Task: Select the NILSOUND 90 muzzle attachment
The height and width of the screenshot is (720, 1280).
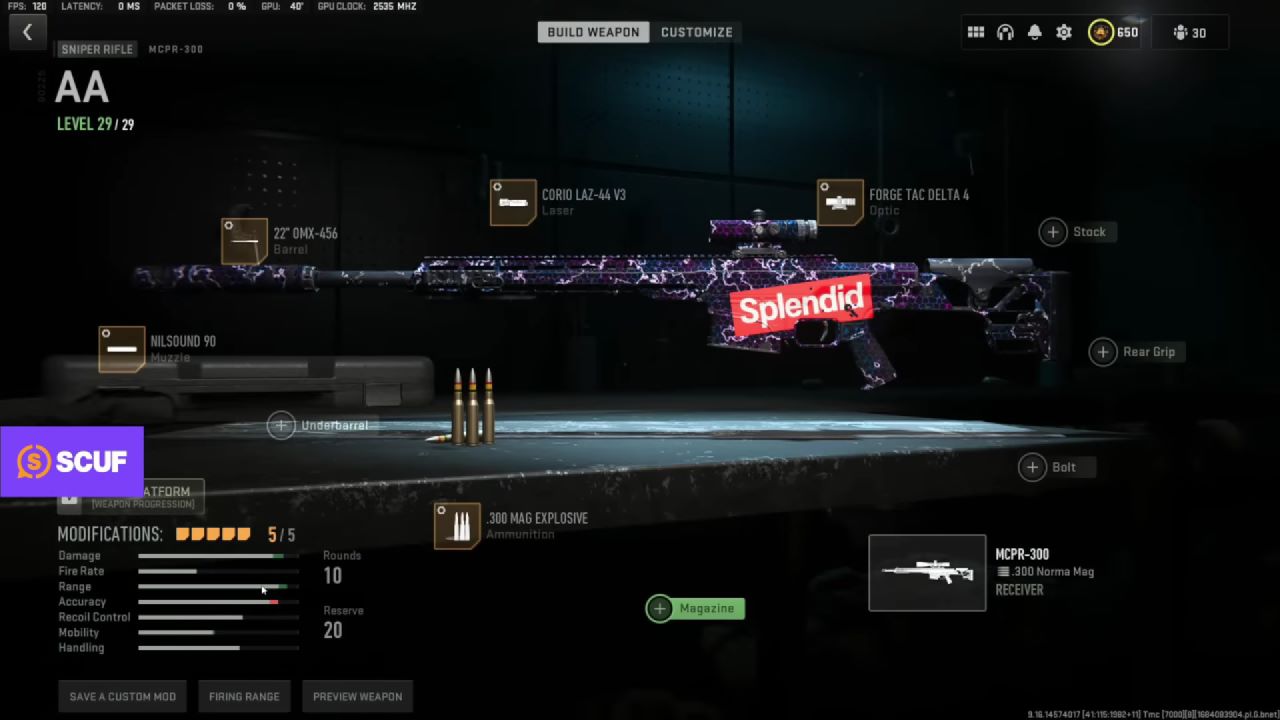Action: [x=122, y=349]
